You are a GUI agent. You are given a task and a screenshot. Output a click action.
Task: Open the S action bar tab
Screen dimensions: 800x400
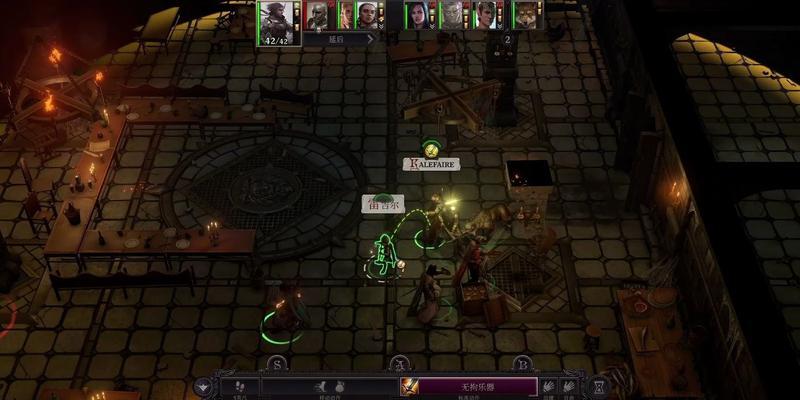pyautogui.click(x=277, y=365)
